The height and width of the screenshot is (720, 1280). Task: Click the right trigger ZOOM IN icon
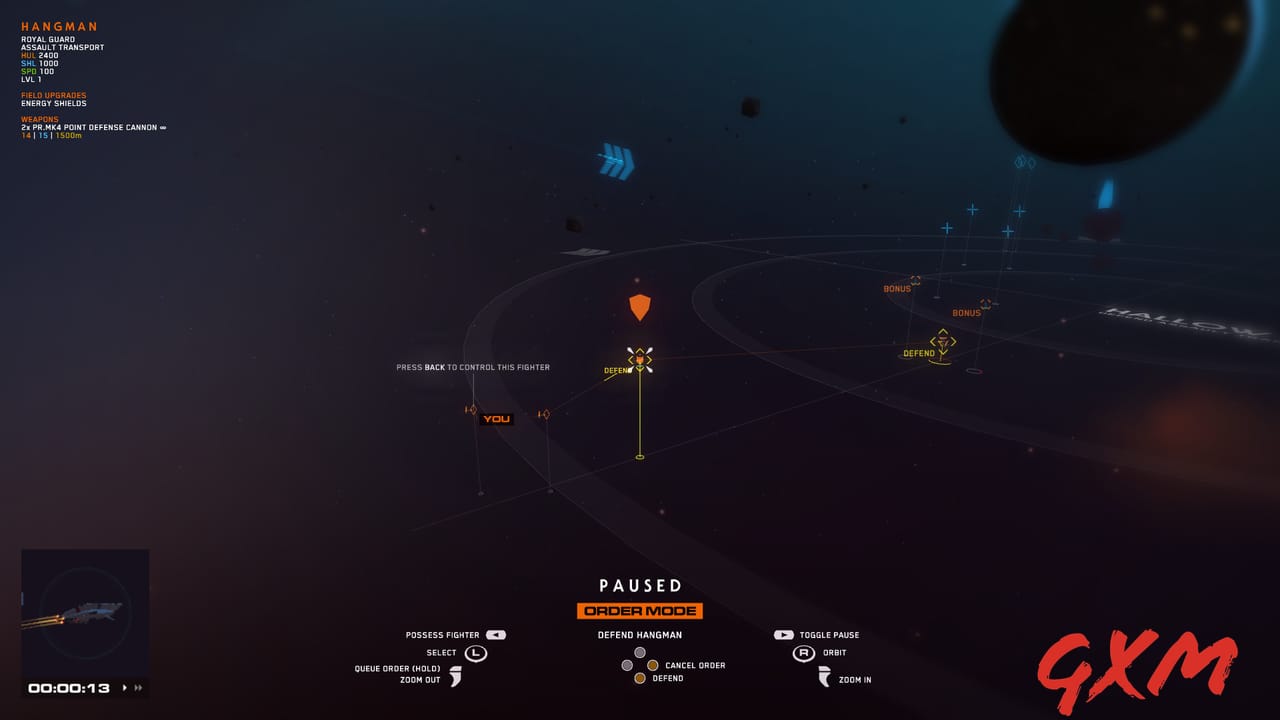pyautogui.click(x=822, y=678)
